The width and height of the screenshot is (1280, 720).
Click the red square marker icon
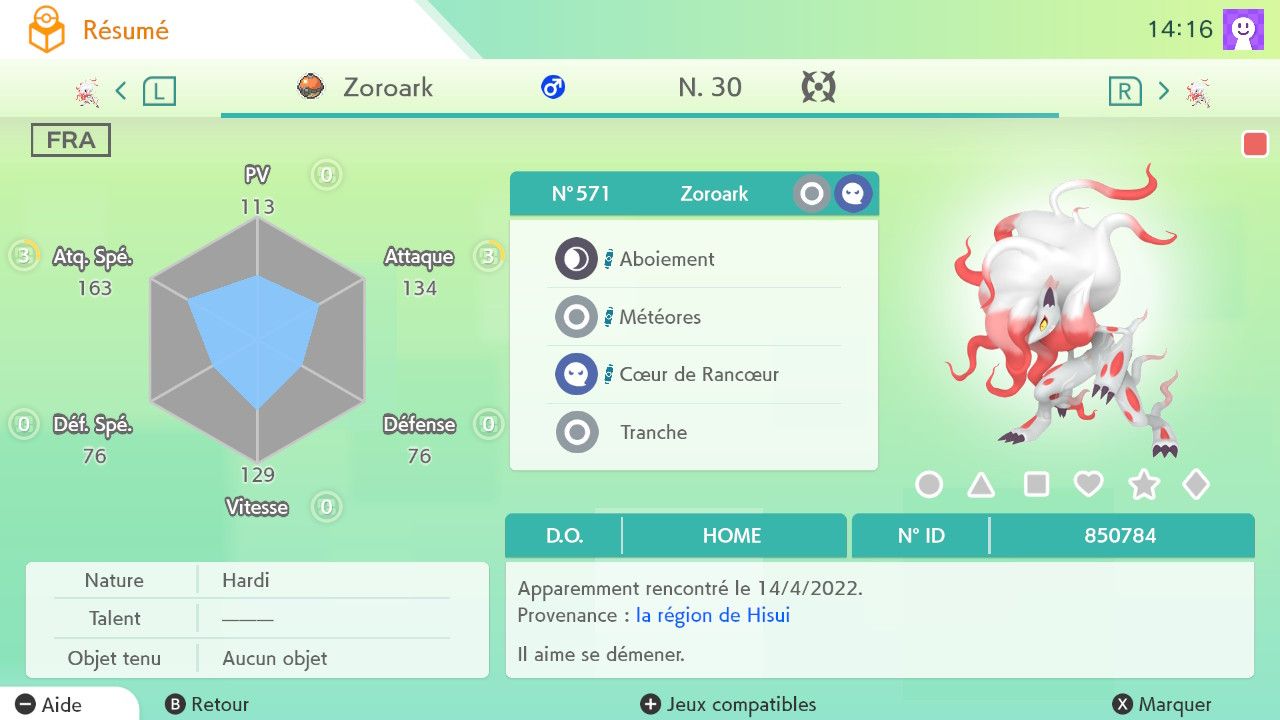[1254, 145]
